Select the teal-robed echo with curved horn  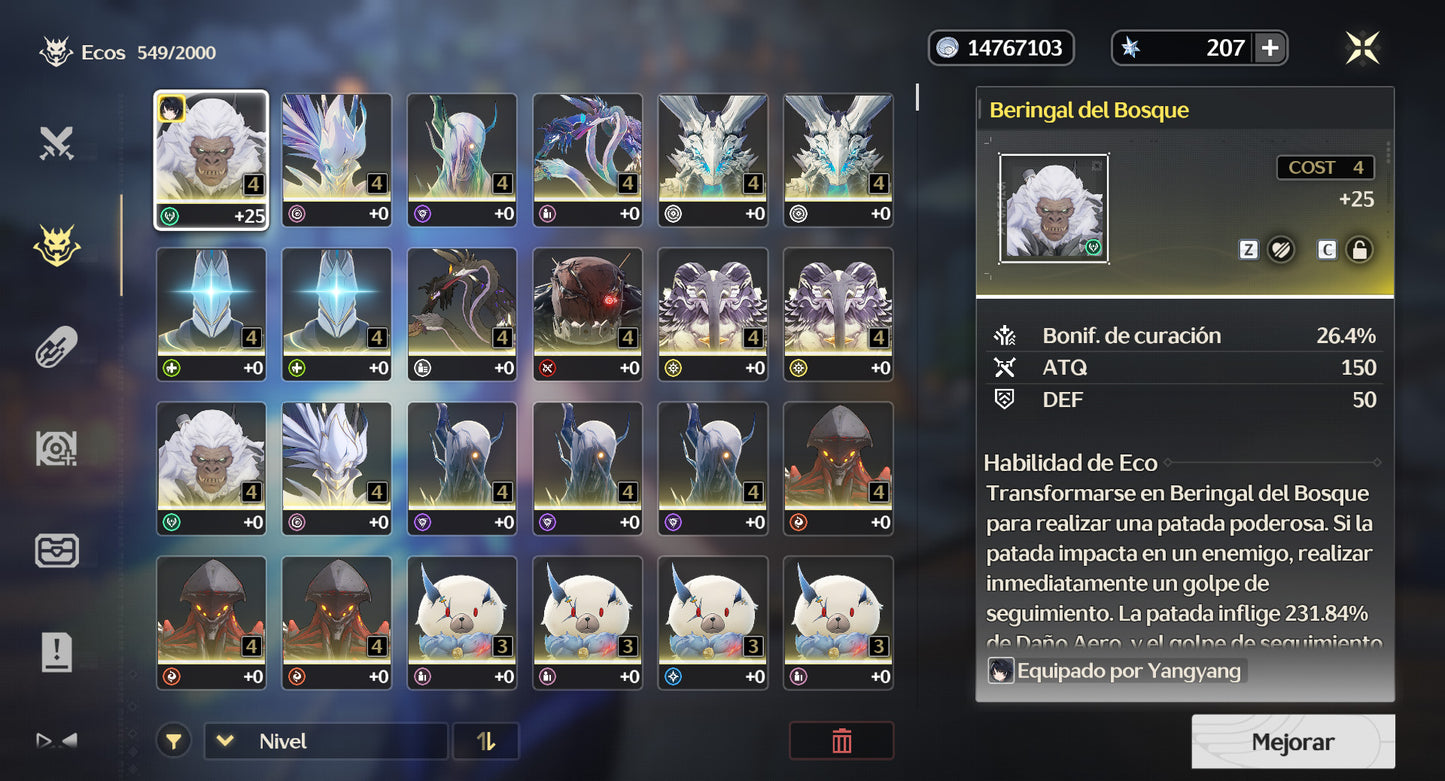pos(462,160)
